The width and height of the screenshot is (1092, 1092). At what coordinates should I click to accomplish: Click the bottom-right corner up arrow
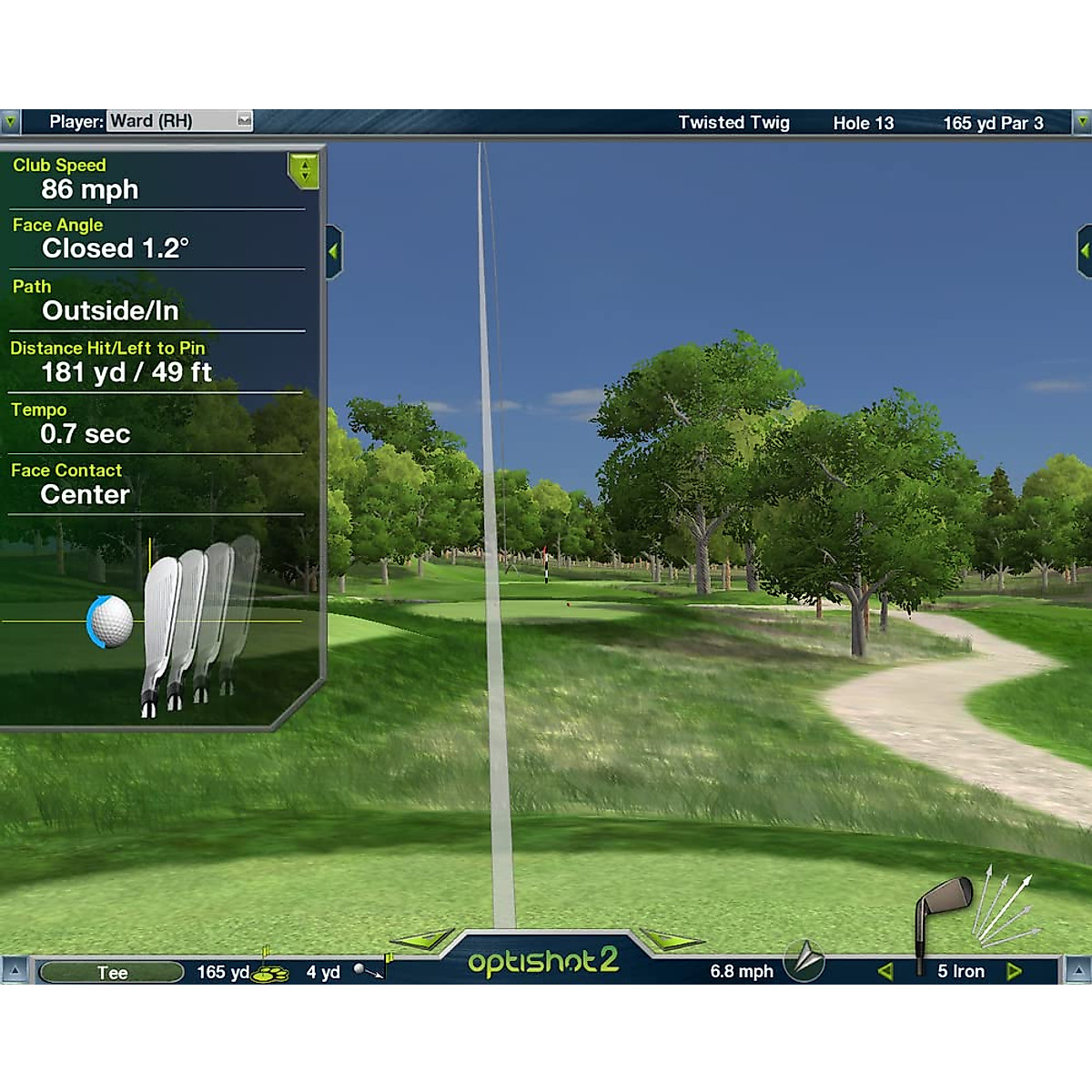1078,971
